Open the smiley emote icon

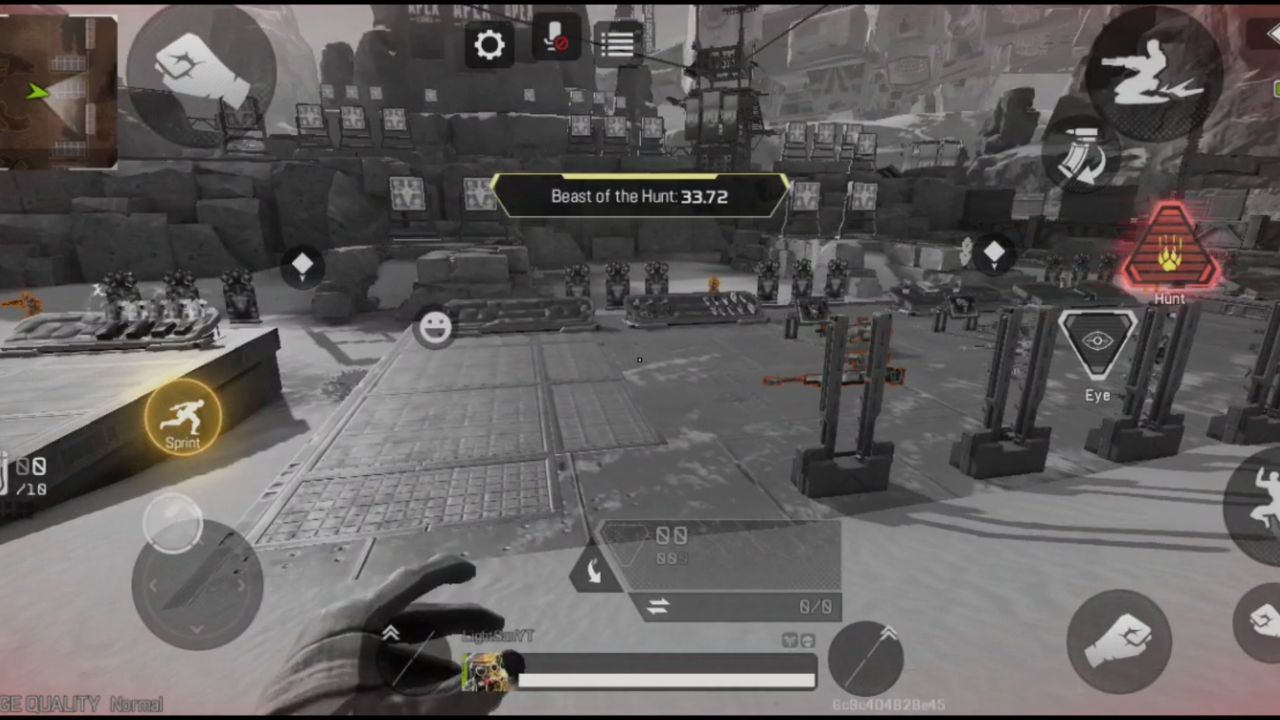tap(435, 329)
